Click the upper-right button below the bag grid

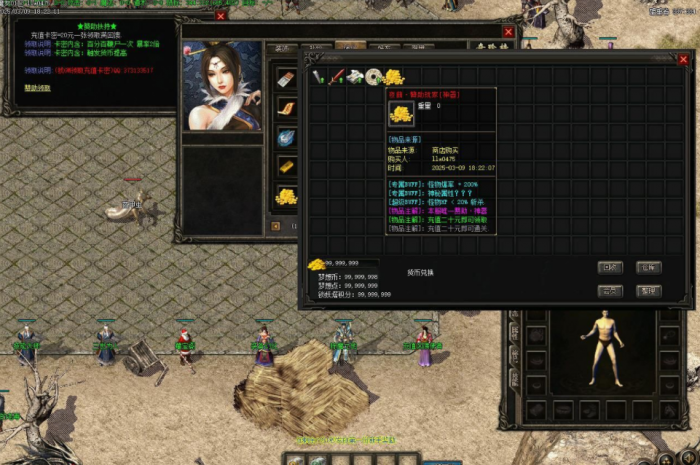pyautogui.click(x=650, y=267)
